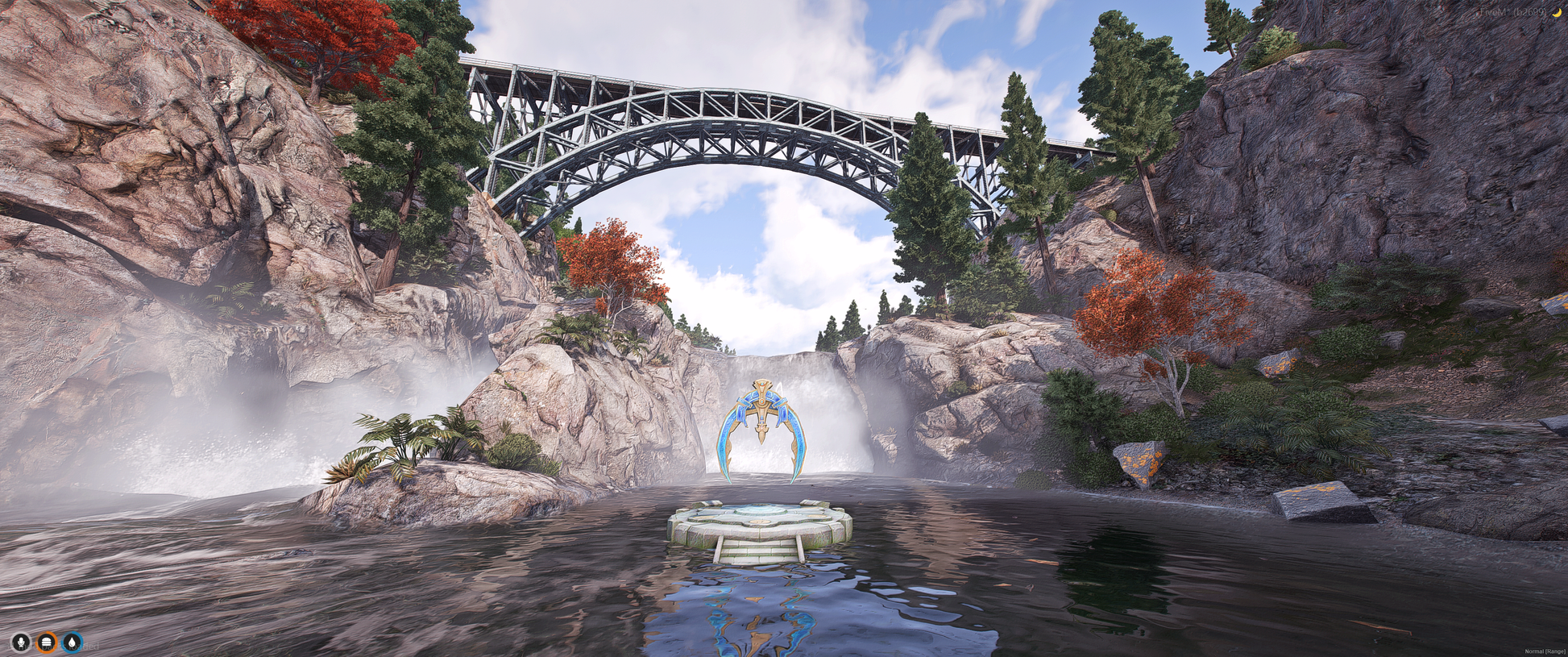Select the burger hunger status icon

pyautogui.click(x=47, y=642)
